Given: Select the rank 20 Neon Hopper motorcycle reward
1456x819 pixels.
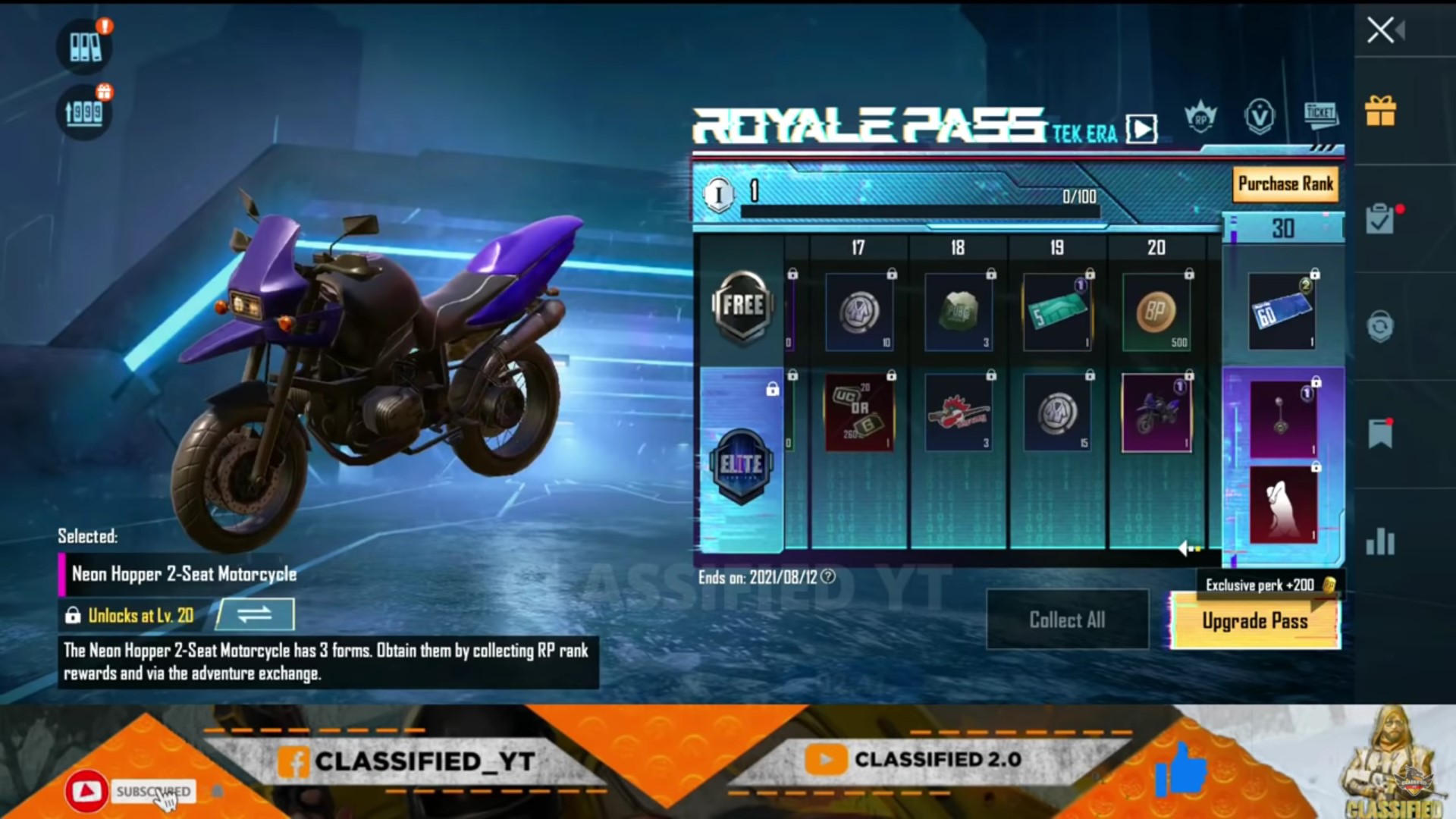Looking at the screenshot, I should pyautogui.click(x=1156, y=413).
